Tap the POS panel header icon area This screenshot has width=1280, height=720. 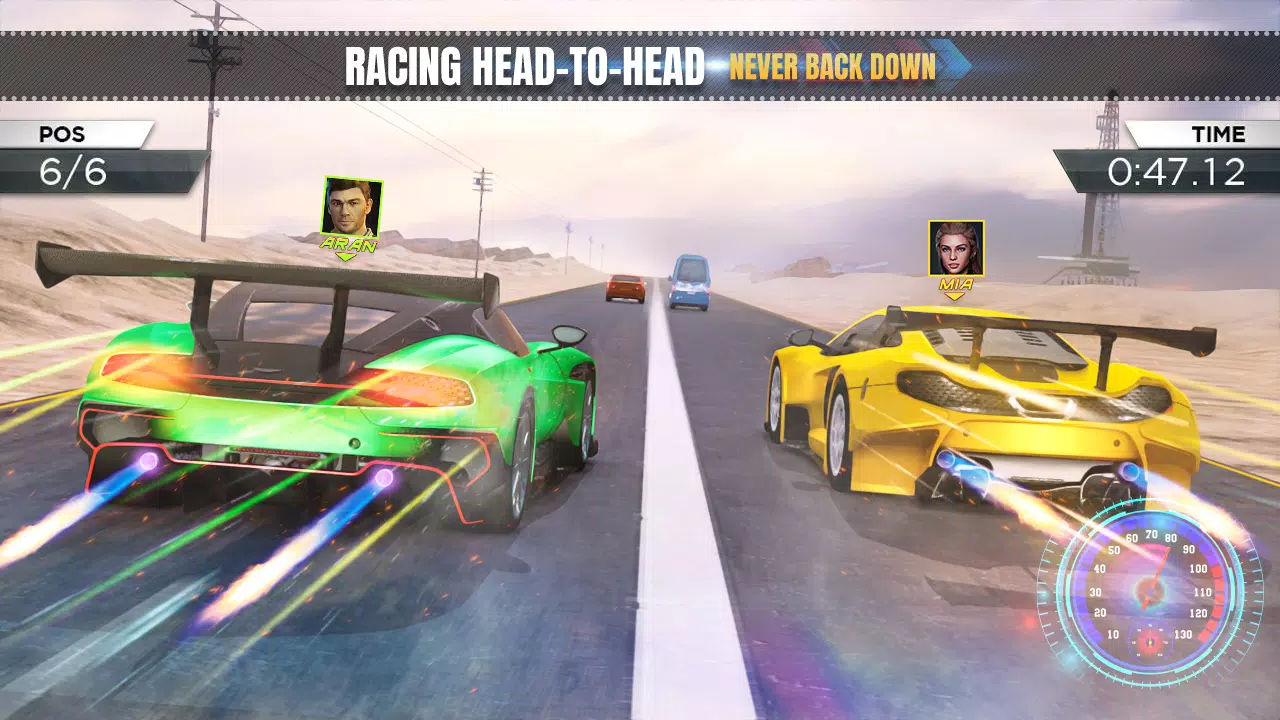click(x=60, y=134)
